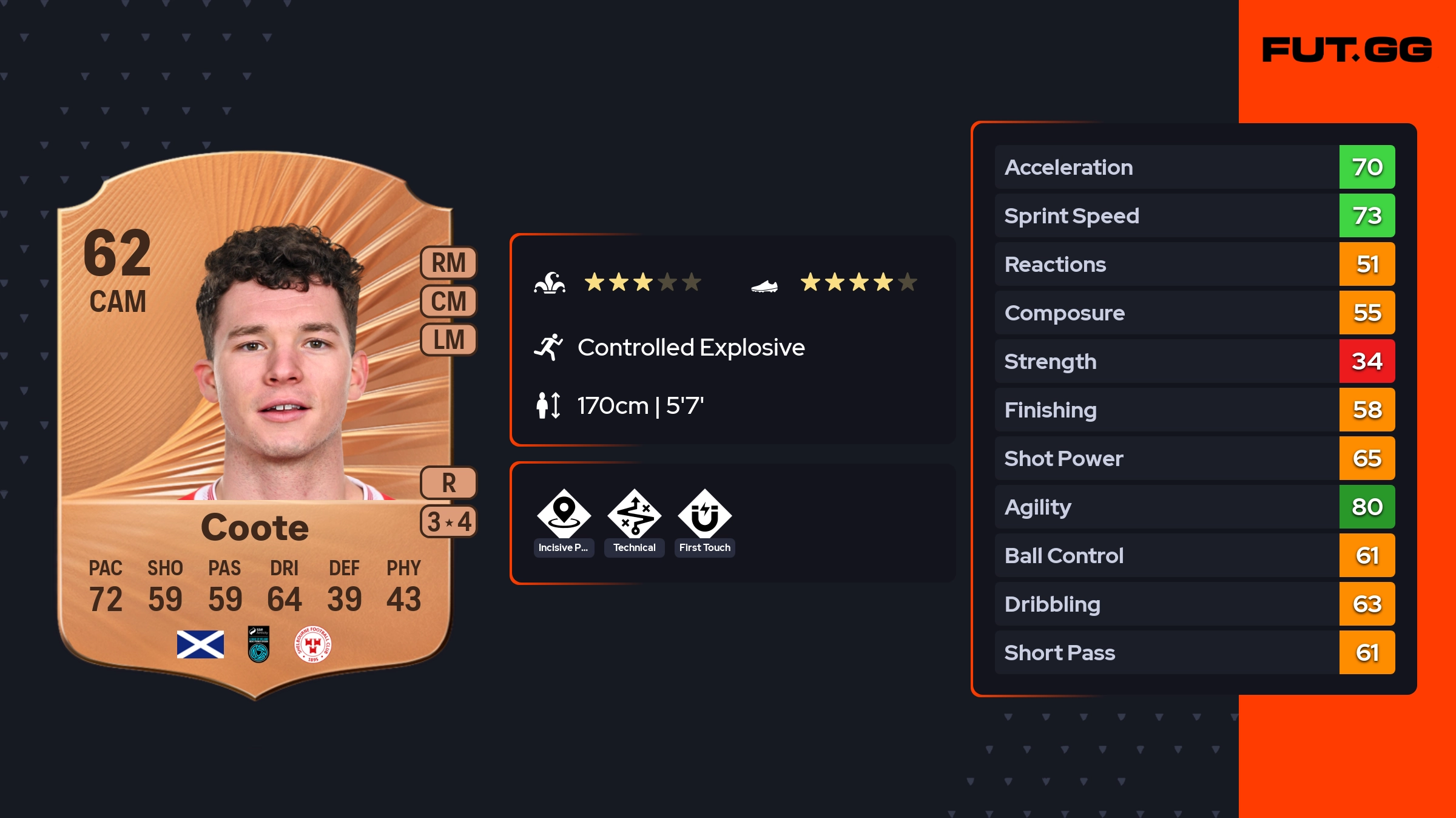Select the Technical playstyle icon

pyautogui.click(x=634, y=515)
